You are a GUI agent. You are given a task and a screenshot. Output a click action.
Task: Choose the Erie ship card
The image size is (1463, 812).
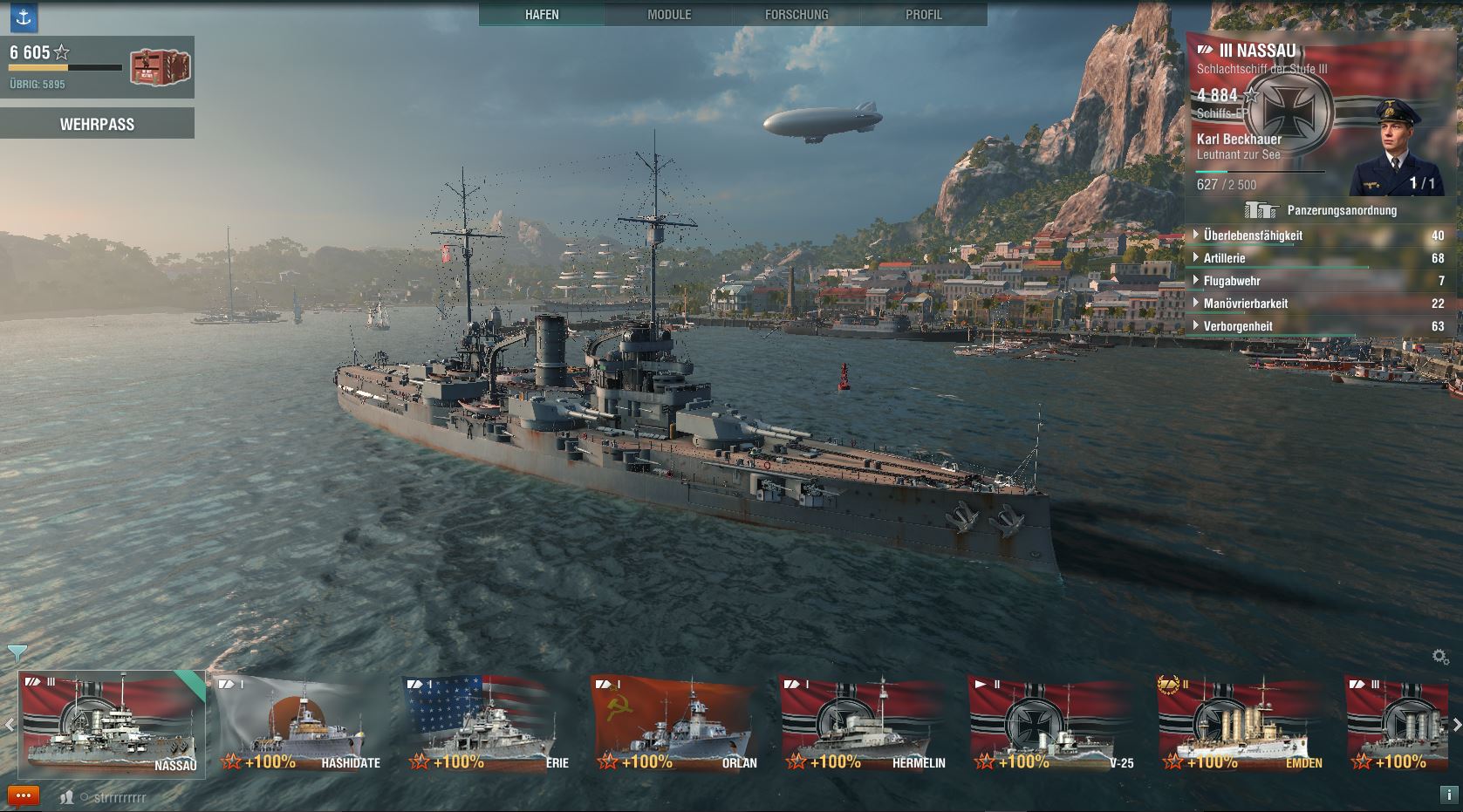[x=489, y=724]
